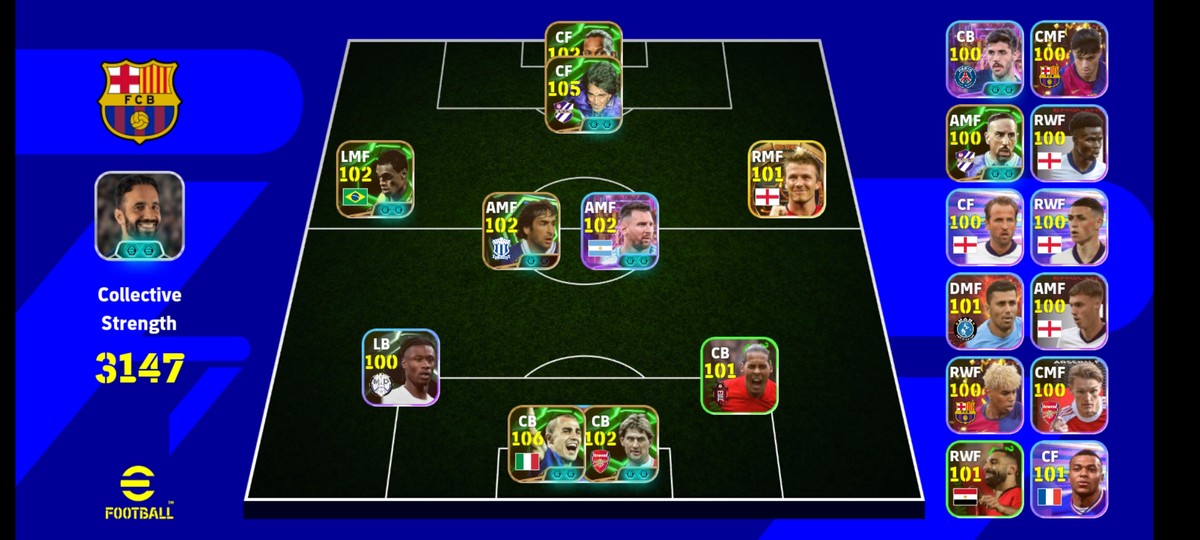Open the manager portrait card

pos(140,216)
